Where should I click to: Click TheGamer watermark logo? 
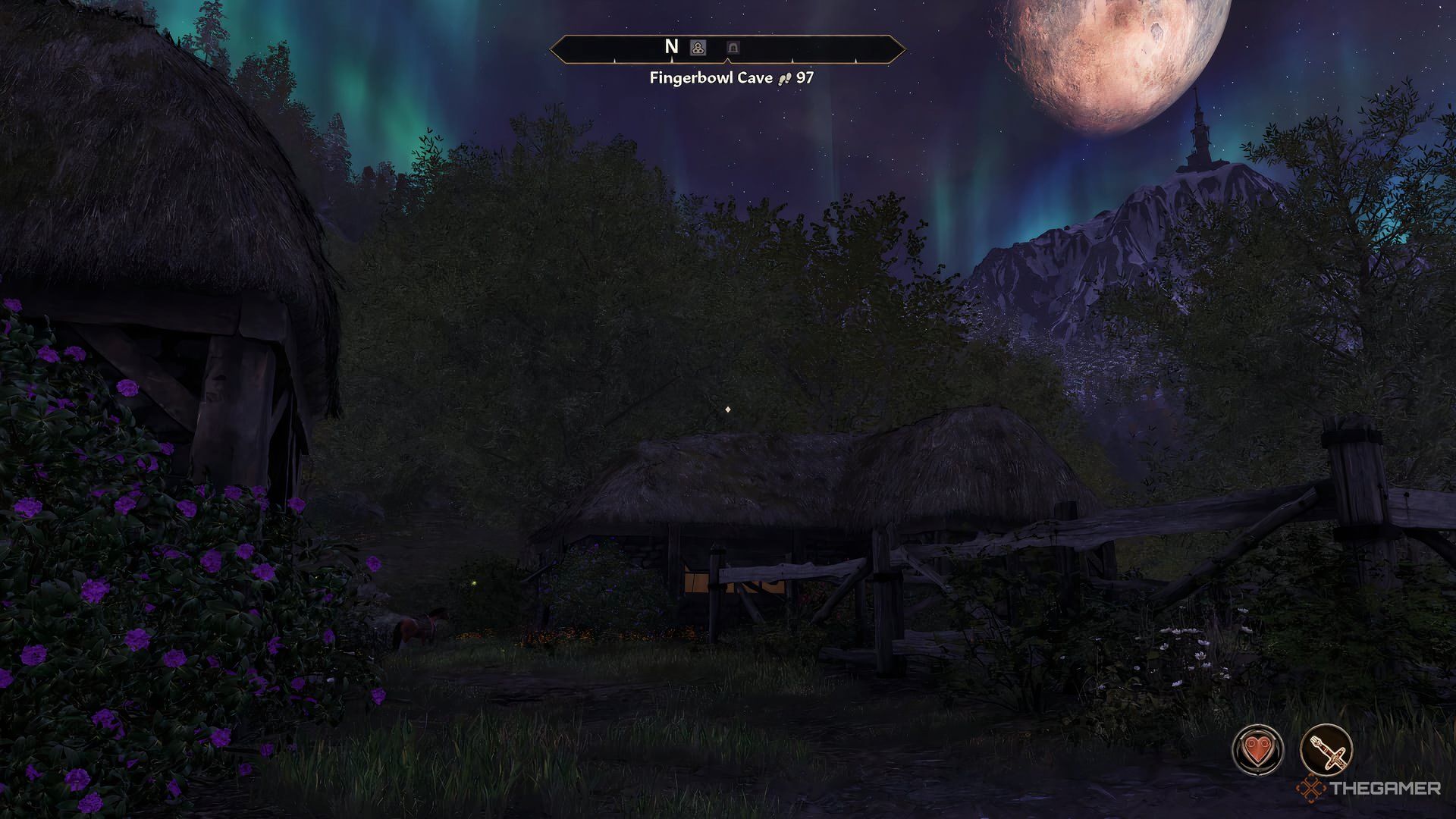click(x=1368, y=789)
